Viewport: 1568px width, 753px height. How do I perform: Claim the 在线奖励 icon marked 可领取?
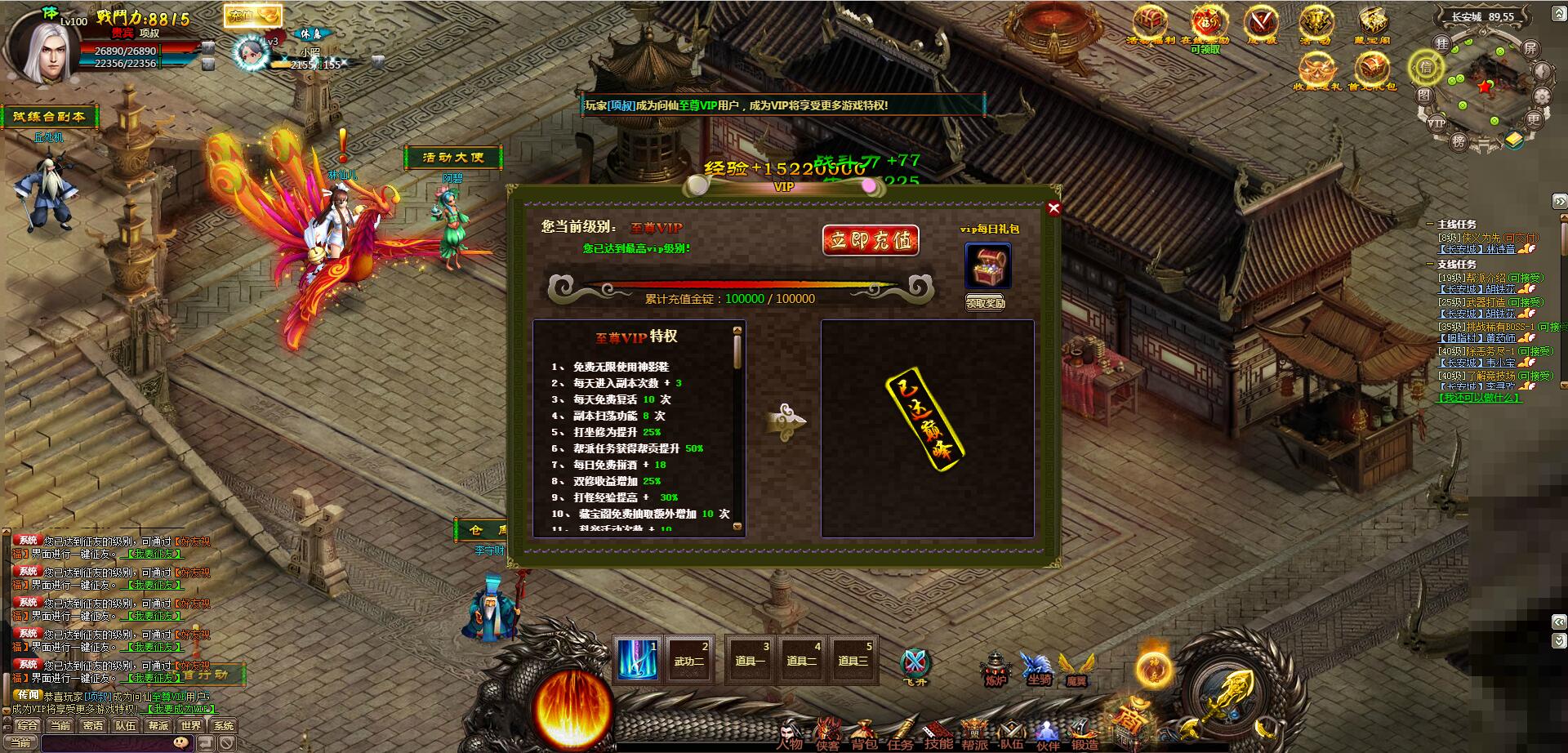coord(1207,23)
